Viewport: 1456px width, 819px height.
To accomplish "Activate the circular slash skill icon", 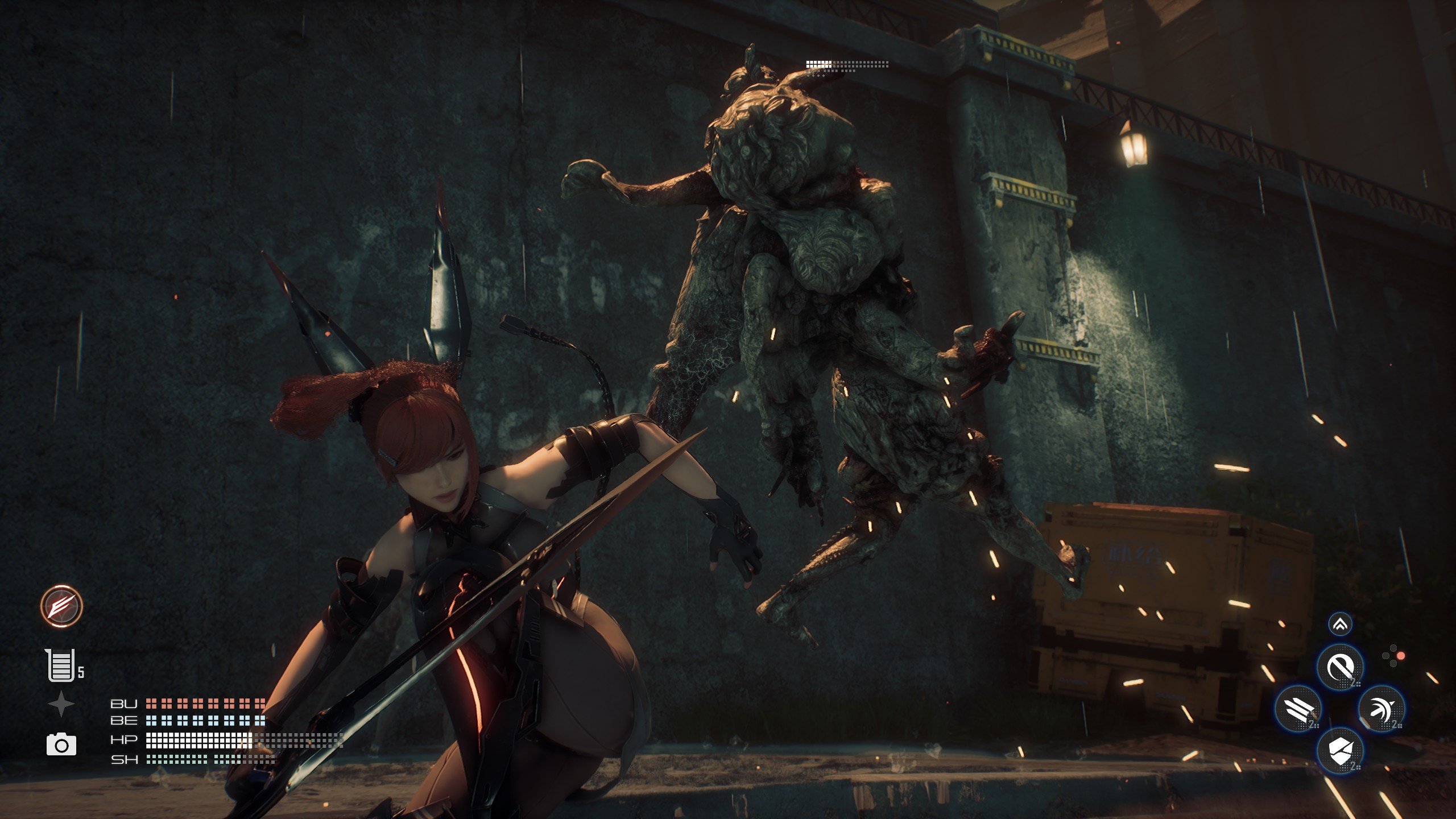I will 1340,667.
